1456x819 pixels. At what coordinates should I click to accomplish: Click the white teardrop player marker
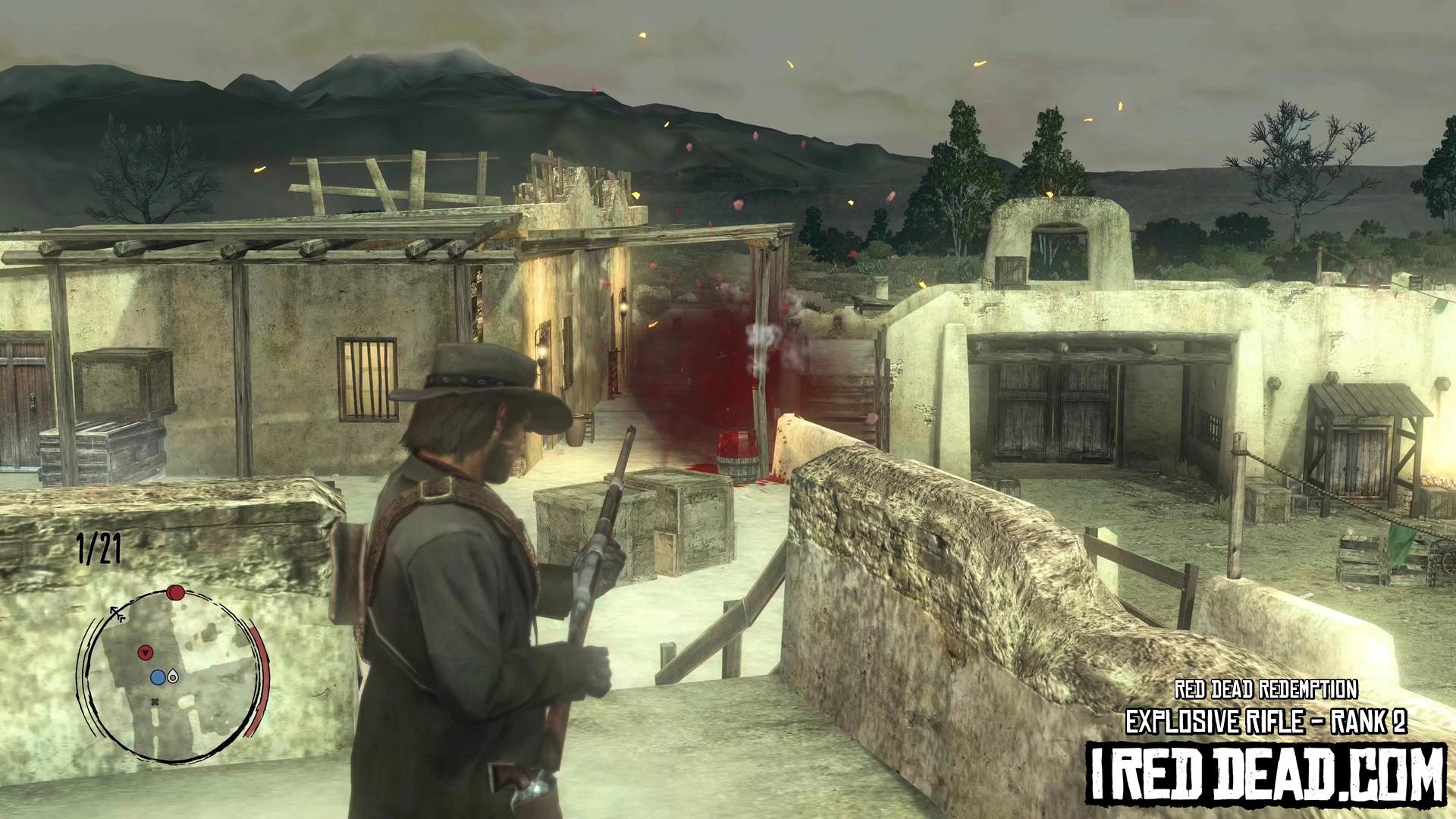[x=173, y=676]
